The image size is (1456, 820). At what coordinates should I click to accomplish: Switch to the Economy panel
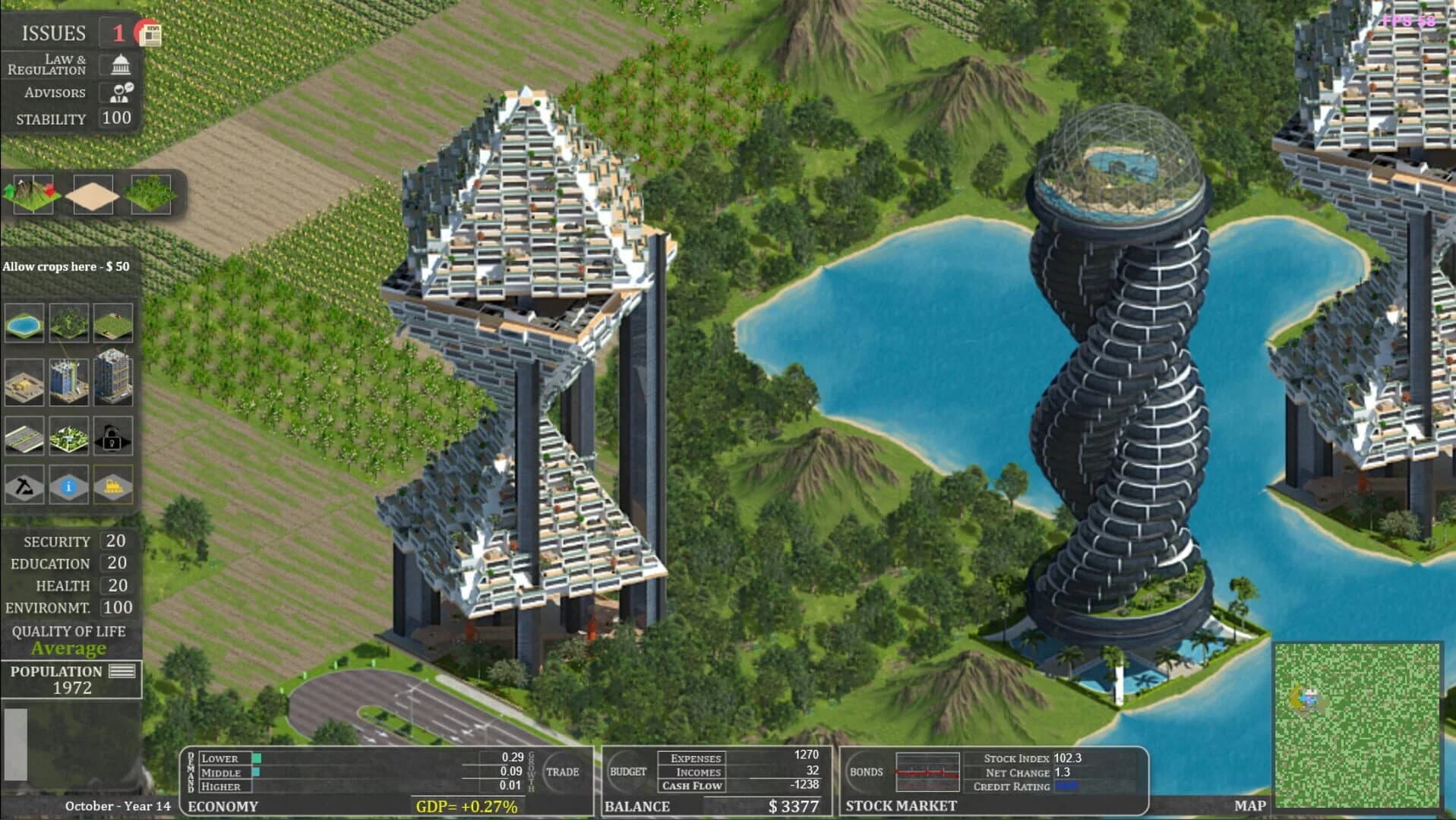224,807
